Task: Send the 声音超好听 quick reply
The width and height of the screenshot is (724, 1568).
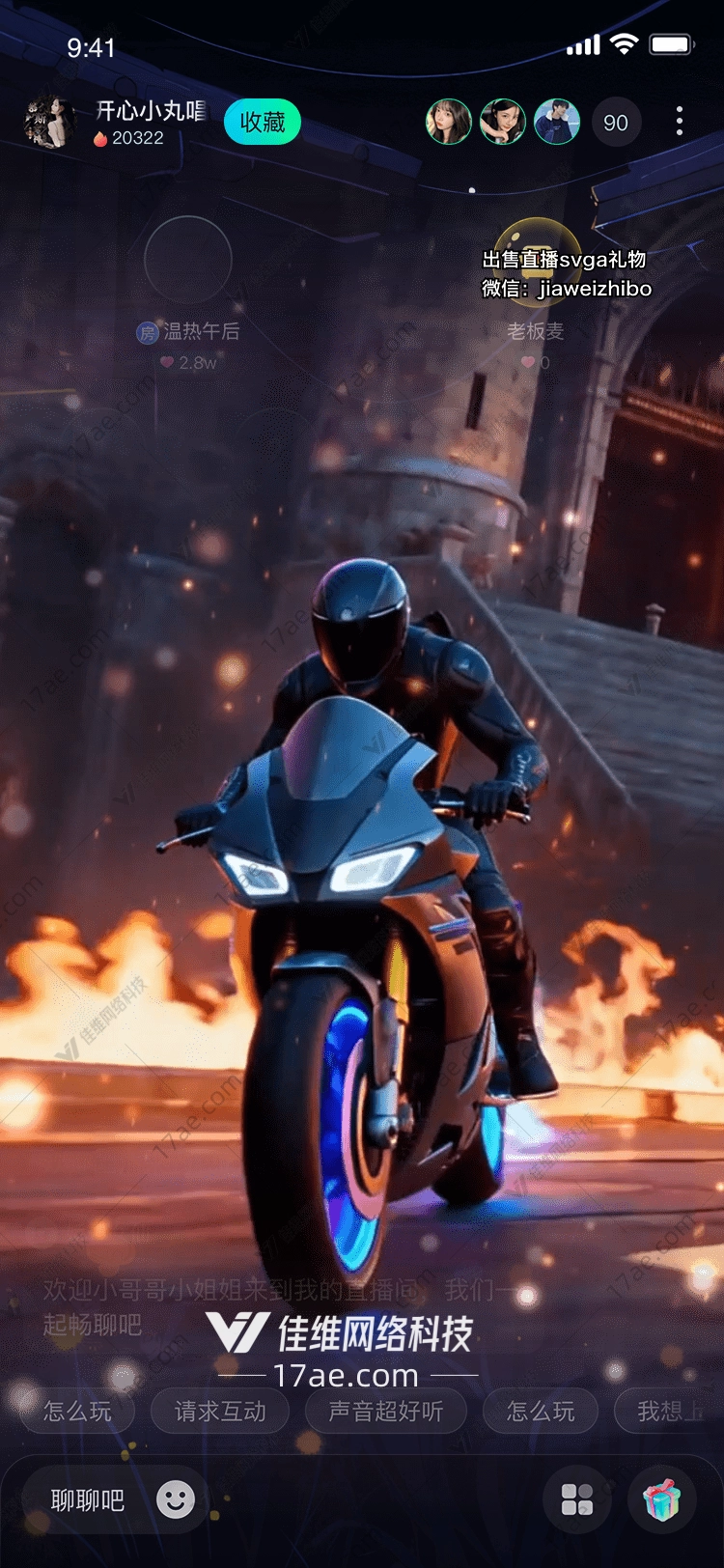Action: click(385, 1412)
